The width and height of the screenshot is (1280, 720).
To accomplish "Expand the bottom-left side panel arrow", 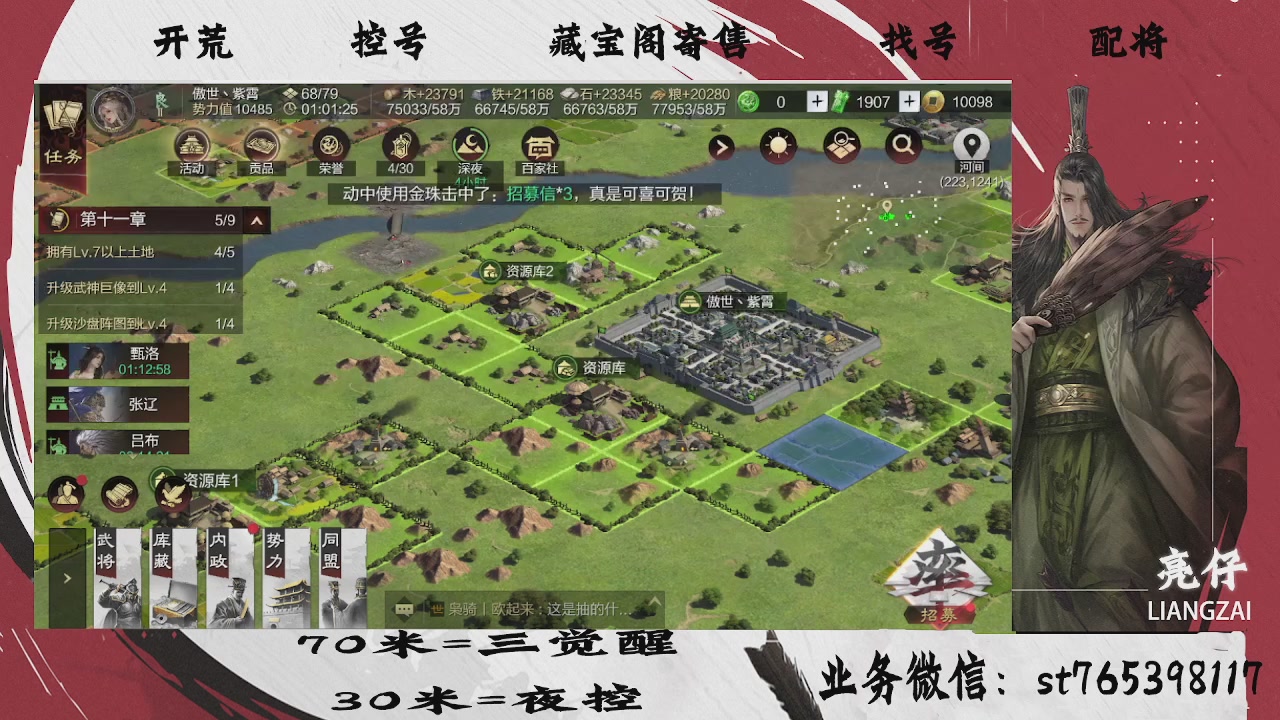I will pos(67,577).
